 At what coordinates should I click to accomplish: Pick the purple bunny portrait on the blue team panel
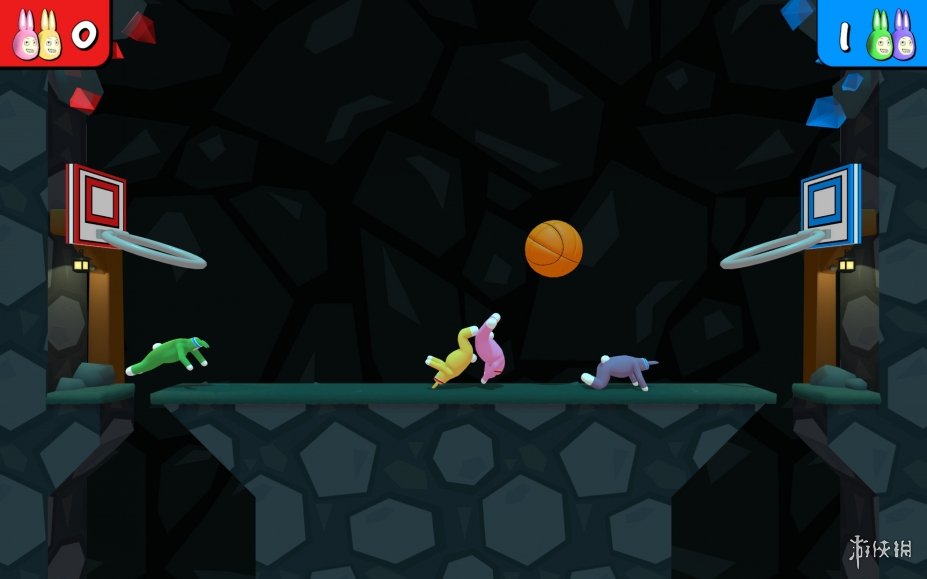(x=902, y=37)
